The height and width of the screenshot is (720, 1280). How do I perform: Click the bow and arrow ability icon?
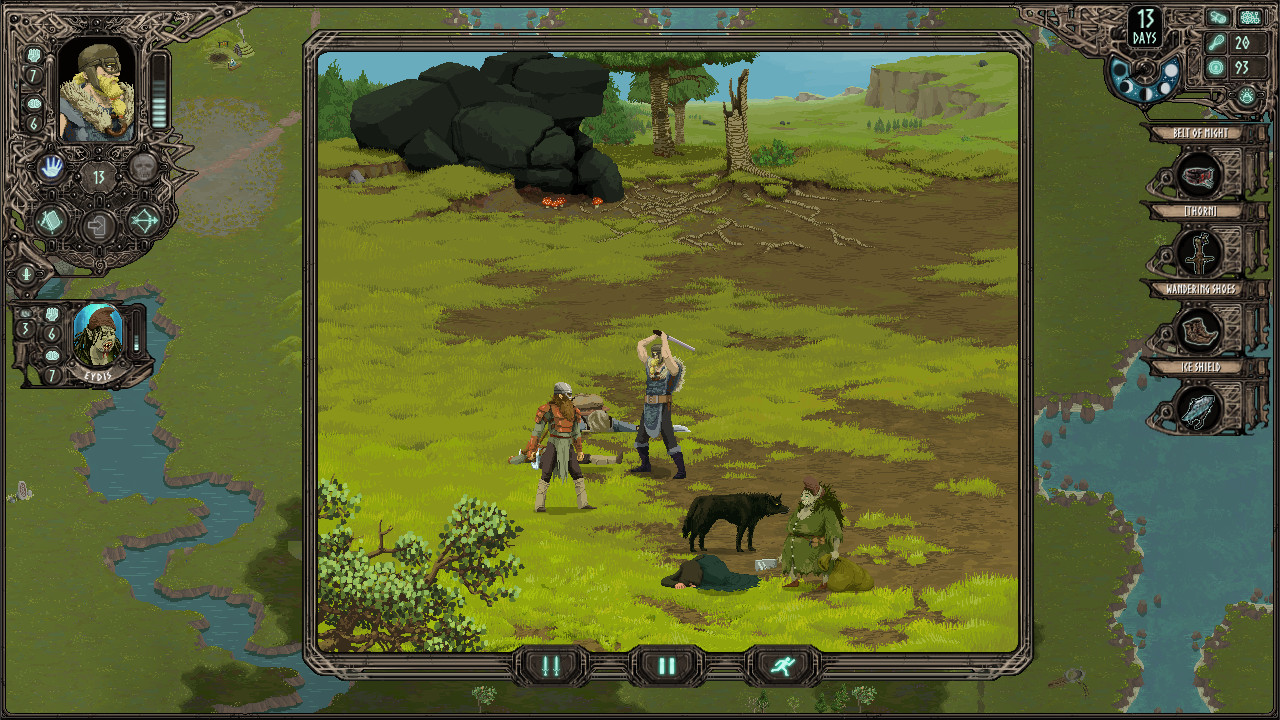coord(143,222)
